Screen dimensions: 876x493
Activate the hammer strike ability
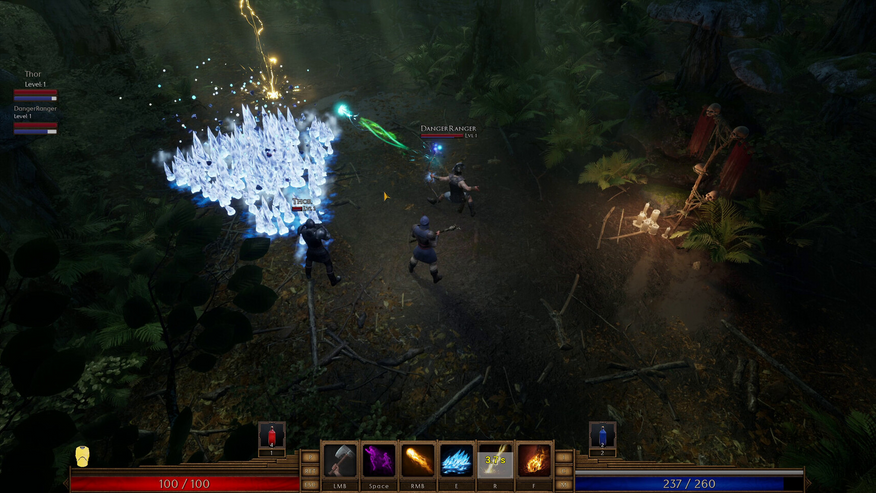[x=340, y=460]
